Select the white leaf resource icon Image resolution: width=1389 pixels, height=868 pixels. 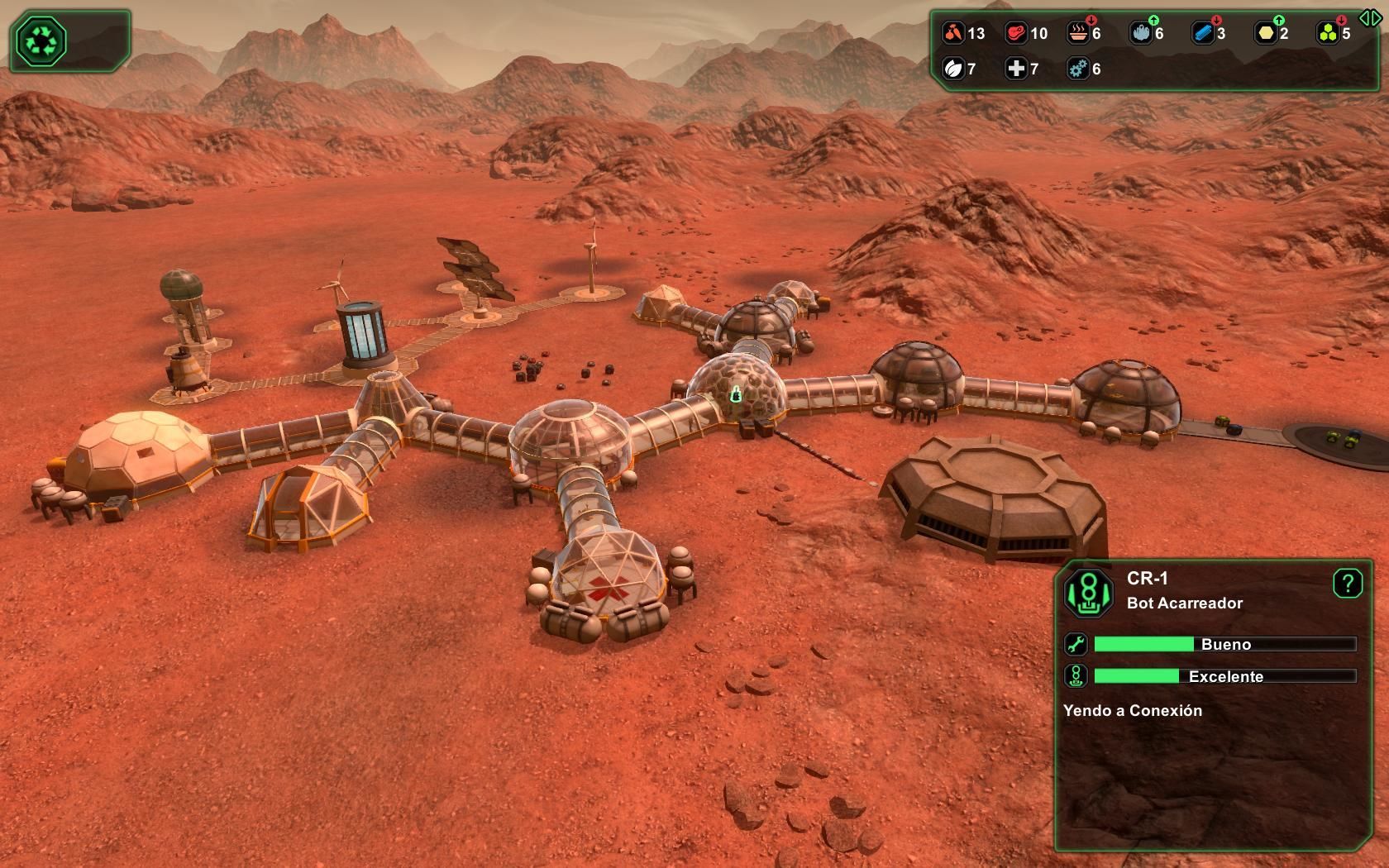[953, 69]
